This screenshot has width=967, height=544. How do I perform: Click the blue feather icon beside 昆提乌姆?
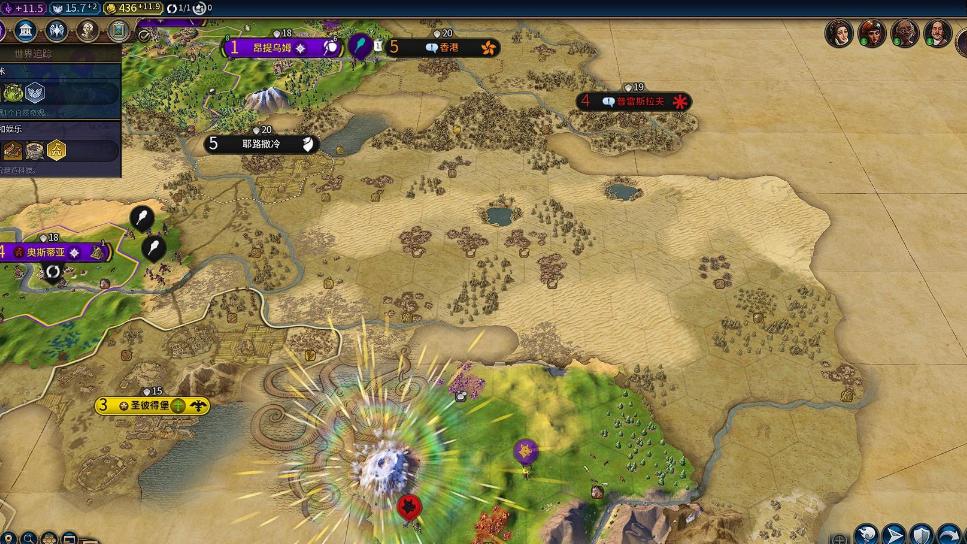[359, 46]
